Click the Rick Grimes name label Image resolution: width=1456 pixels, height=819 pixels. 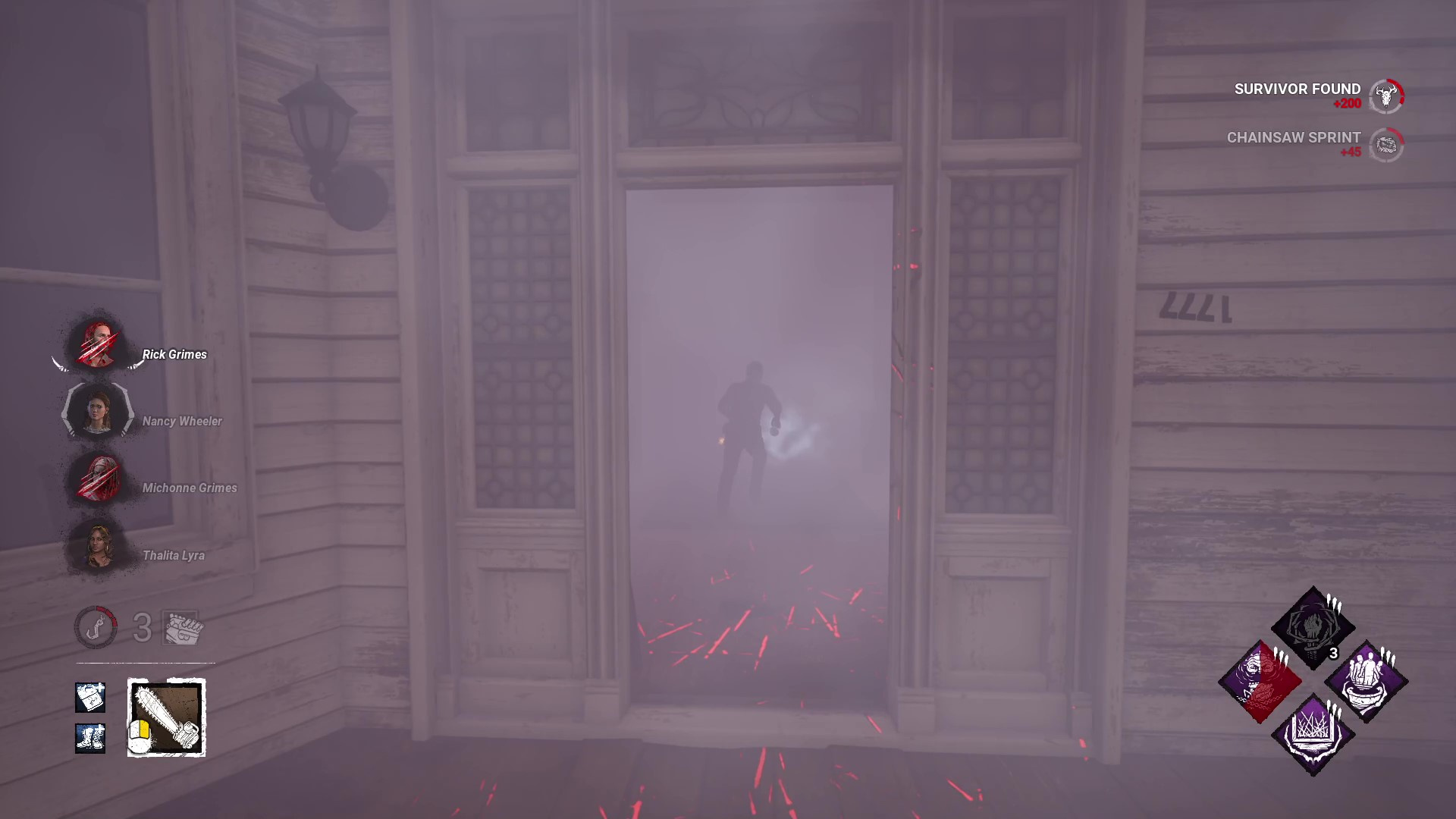pyautogui.click(x=174, y=354)
